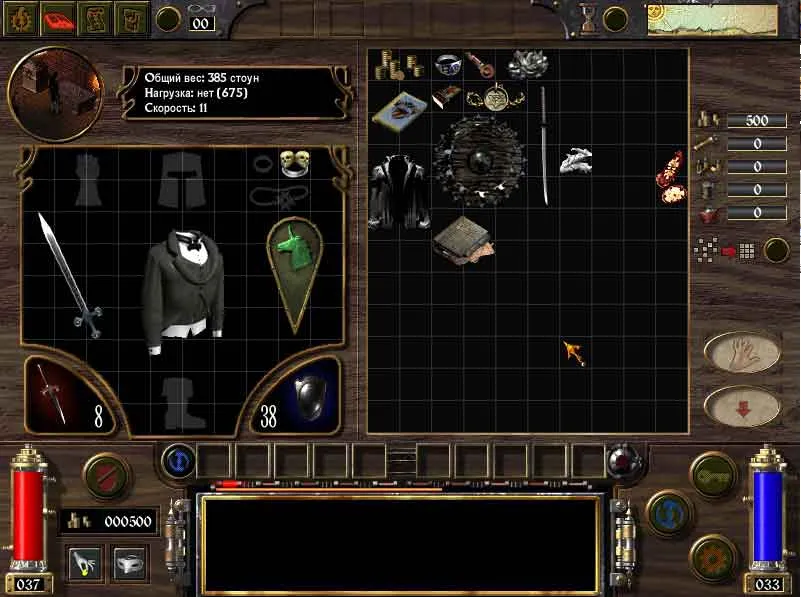Click the open-hand use item button
The height and width of the screenshot is (597, 801).
tap(742, 352)
